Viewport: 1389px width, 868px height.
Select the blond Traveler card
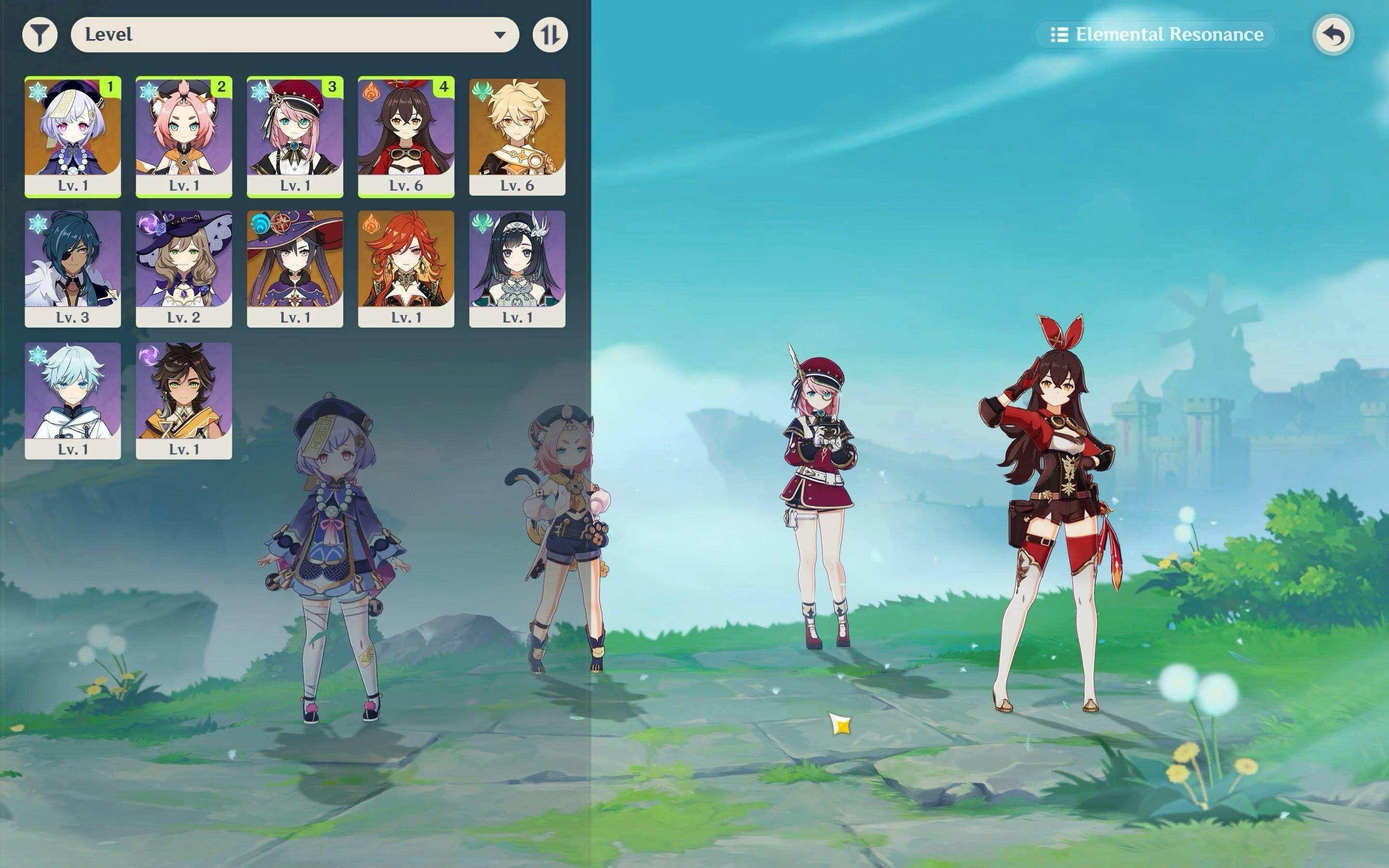[x=517, y=136]
